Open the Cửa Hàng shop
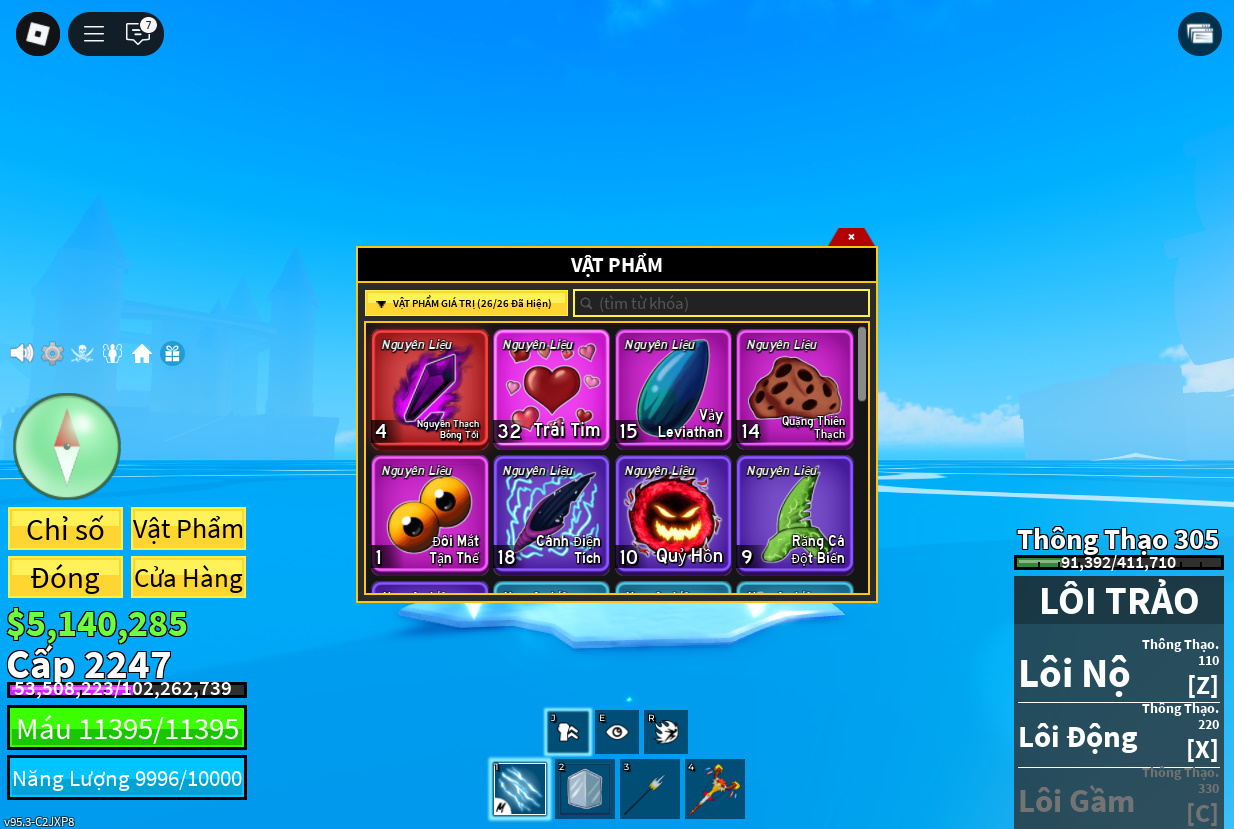This screenshot has width=1234, height=829. click(x=188, y=578)
